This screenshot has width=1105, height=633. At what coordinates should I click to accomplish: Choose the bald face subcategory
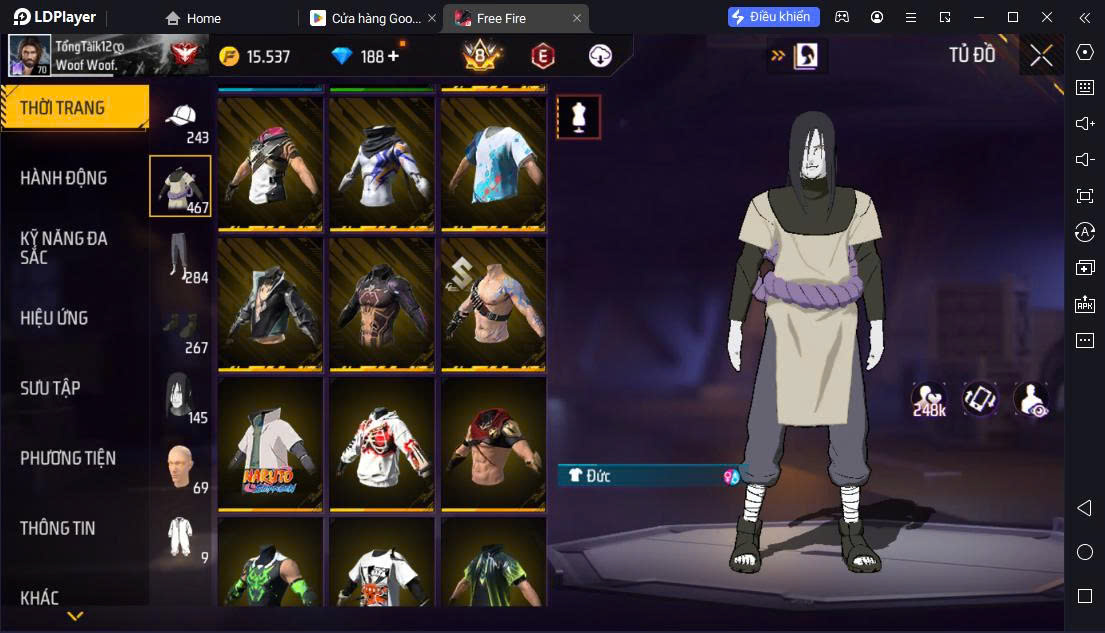click(x=181, y=466)
